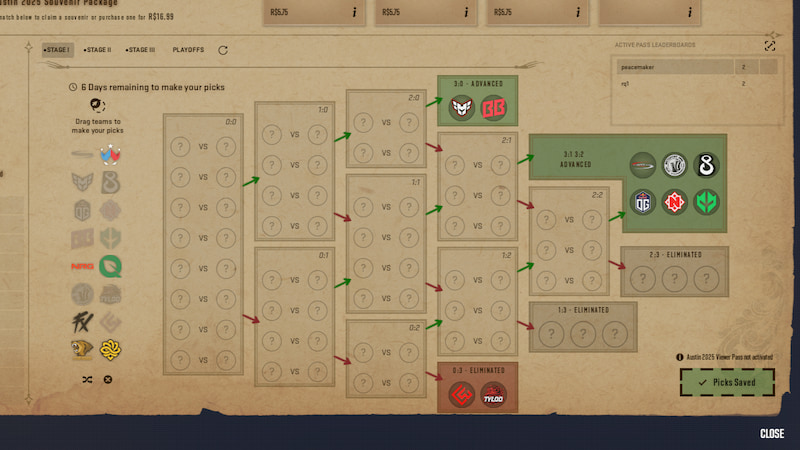
Task: Close the pick'em screen
Action: (771, 433)
